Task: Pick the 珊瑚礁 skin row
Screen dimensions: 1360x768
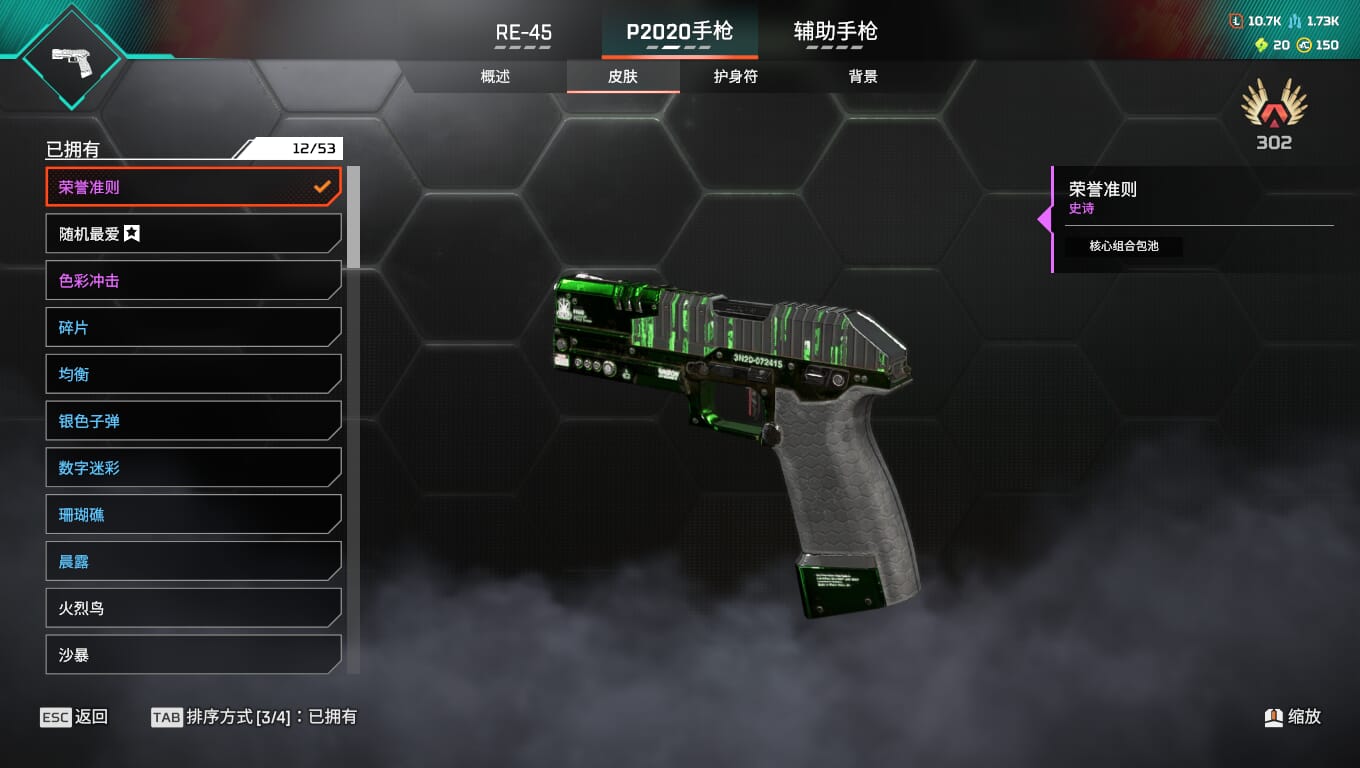Action: tap(193, 515)
